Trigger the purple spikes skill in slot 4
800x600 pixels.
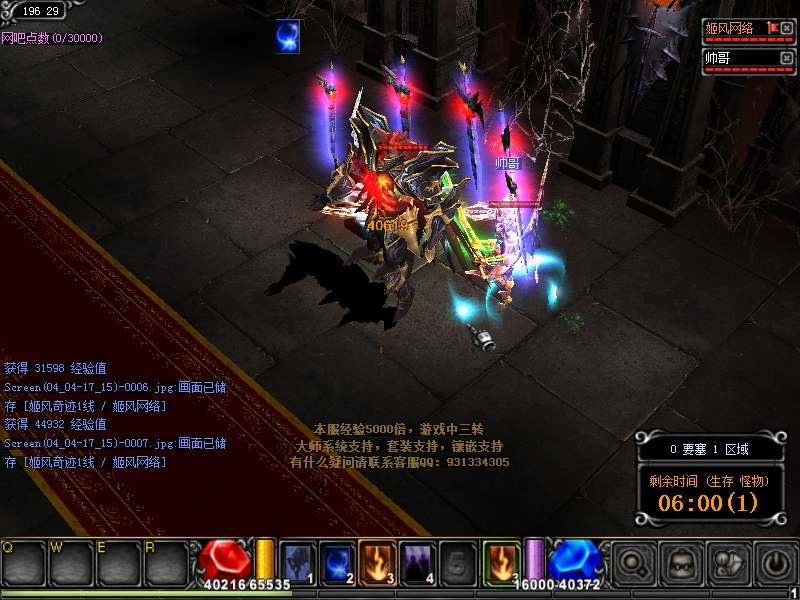418,563
